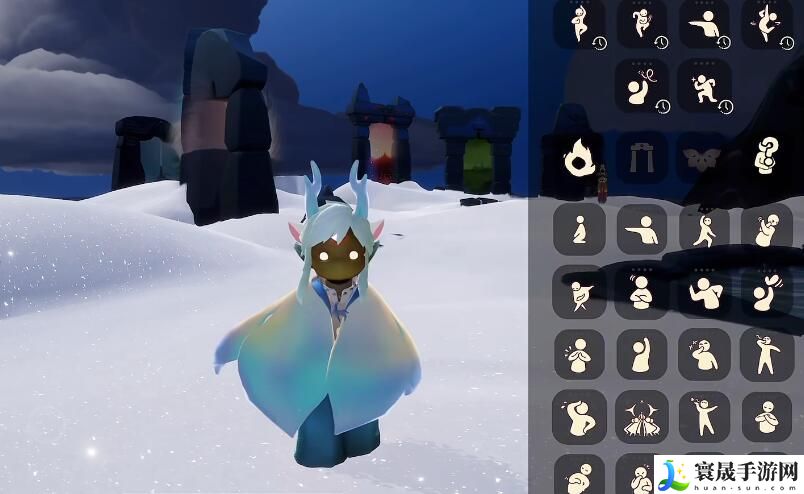
Task: Select the shrugging figure emote
Action: 704,292
